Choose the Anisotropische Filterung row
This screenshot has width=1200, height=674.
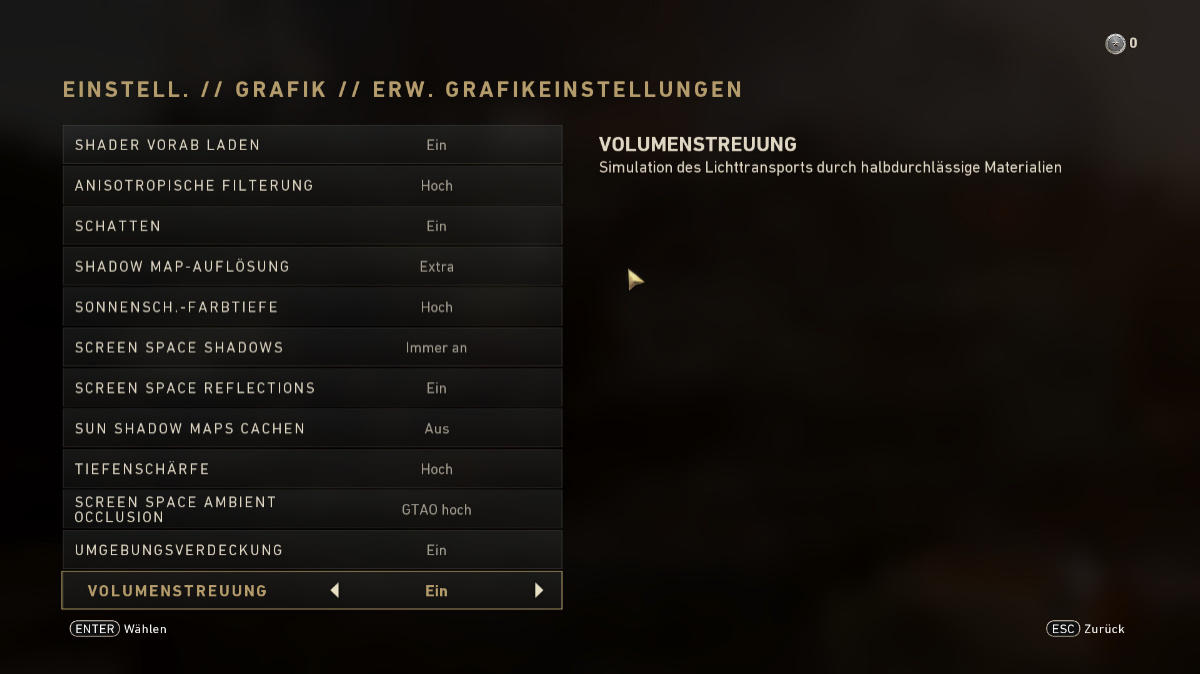312,186
